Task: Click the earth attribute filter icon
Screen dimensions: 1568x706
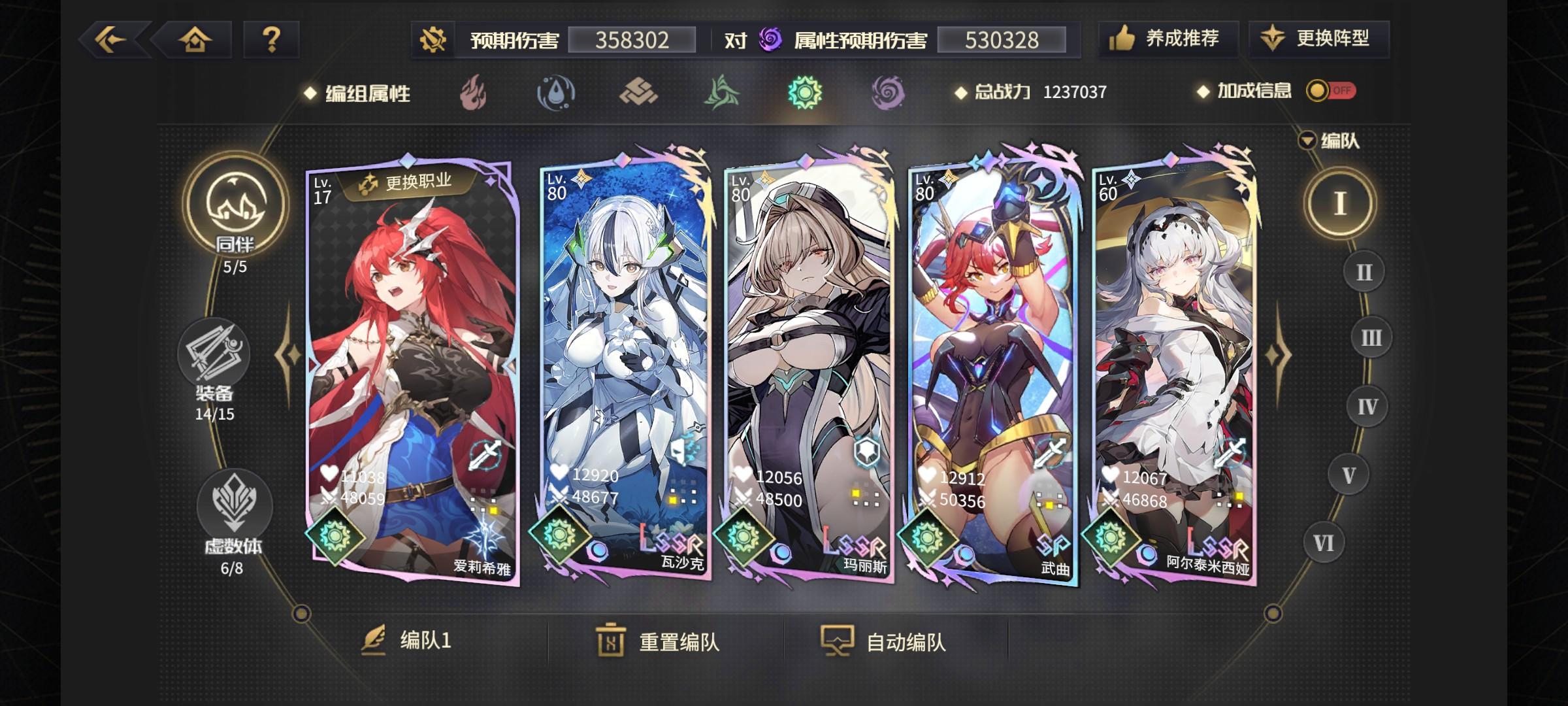Action: (638, 93)
